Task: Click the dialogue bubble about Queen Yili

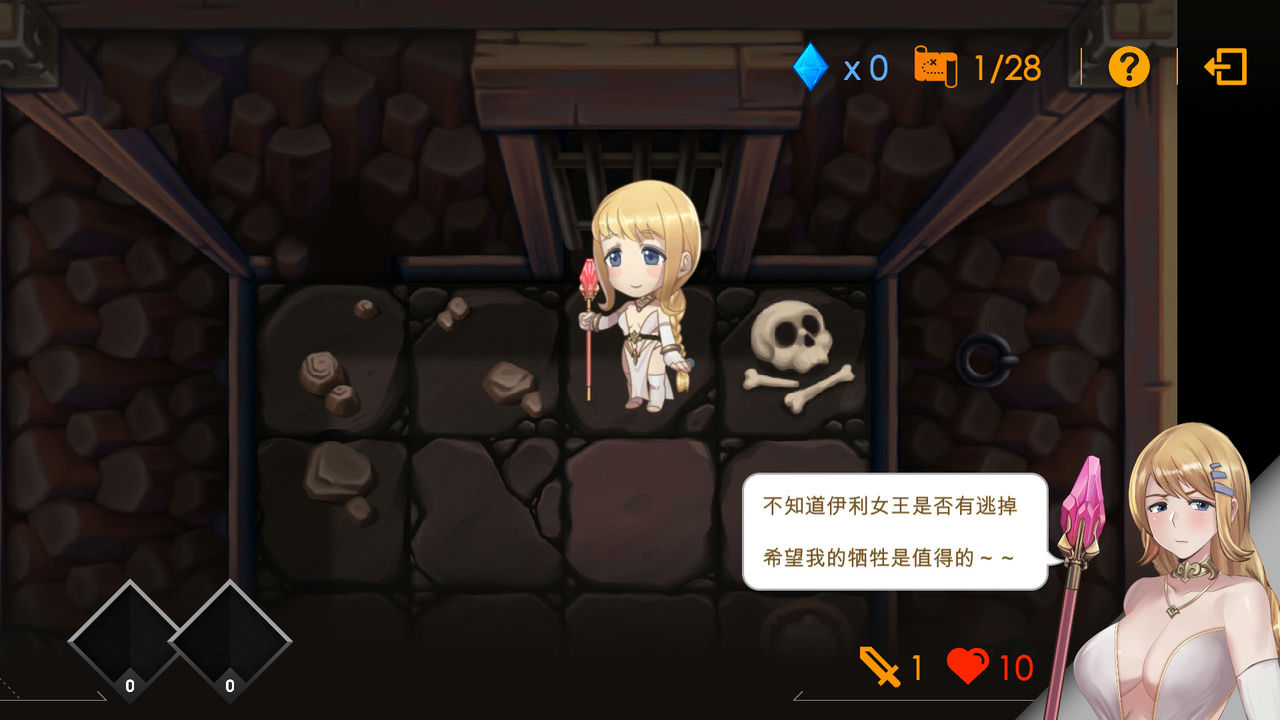Action: tap(893, 530)
